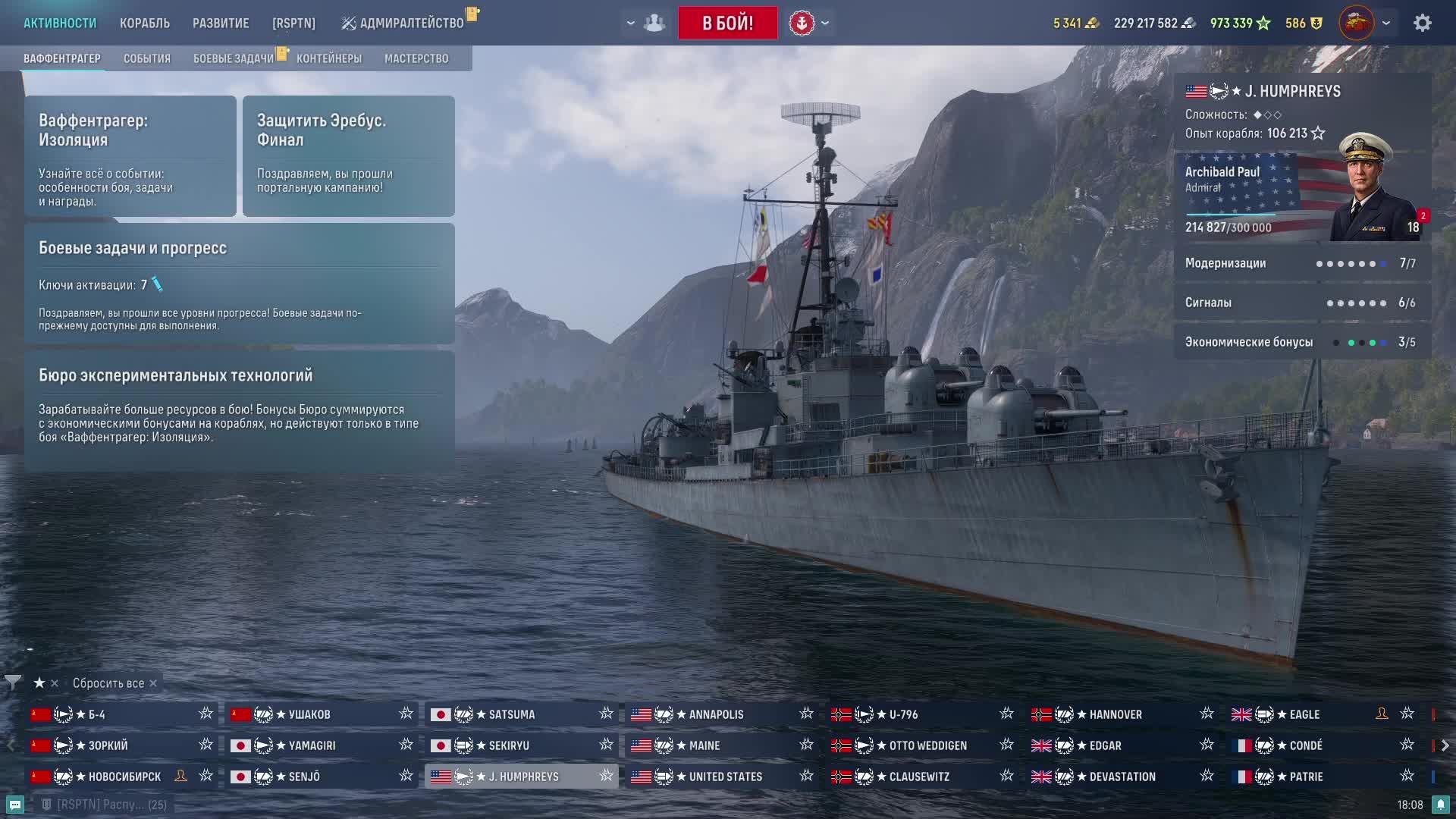Open the chat icon in bottom corner
This screenshot has width=1456, height=819.
tap(15, 805)
